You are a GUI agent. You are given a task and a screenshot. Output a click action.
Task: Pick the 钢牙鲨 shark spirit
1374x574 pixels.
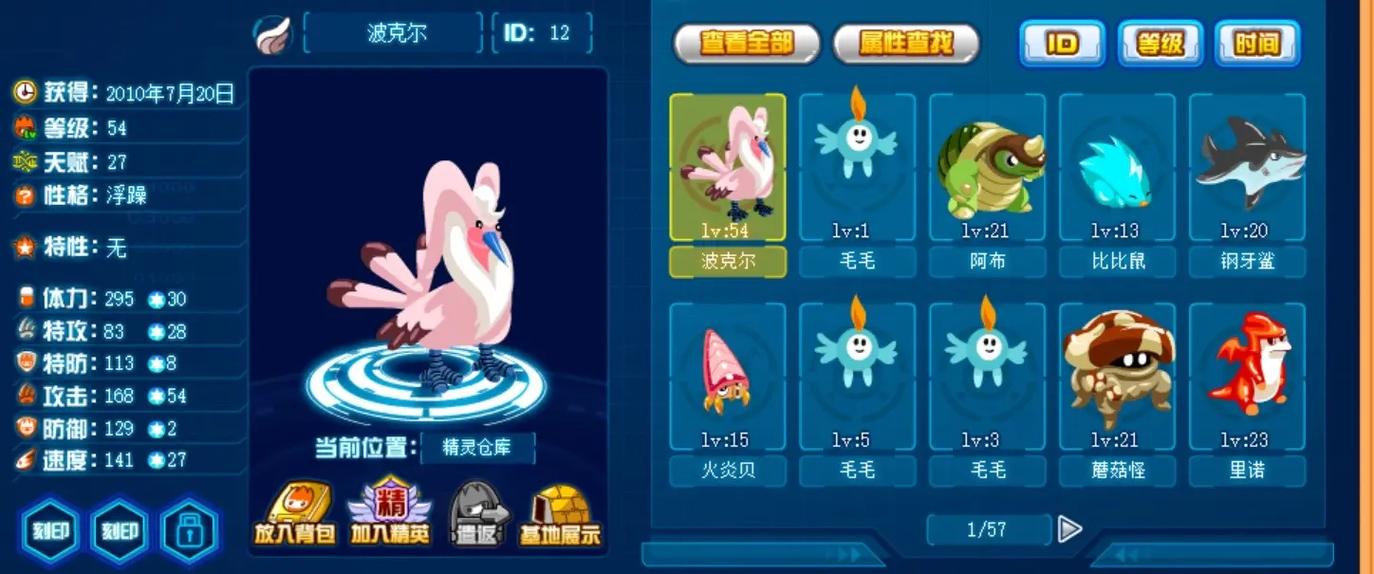coord(1247,168)
